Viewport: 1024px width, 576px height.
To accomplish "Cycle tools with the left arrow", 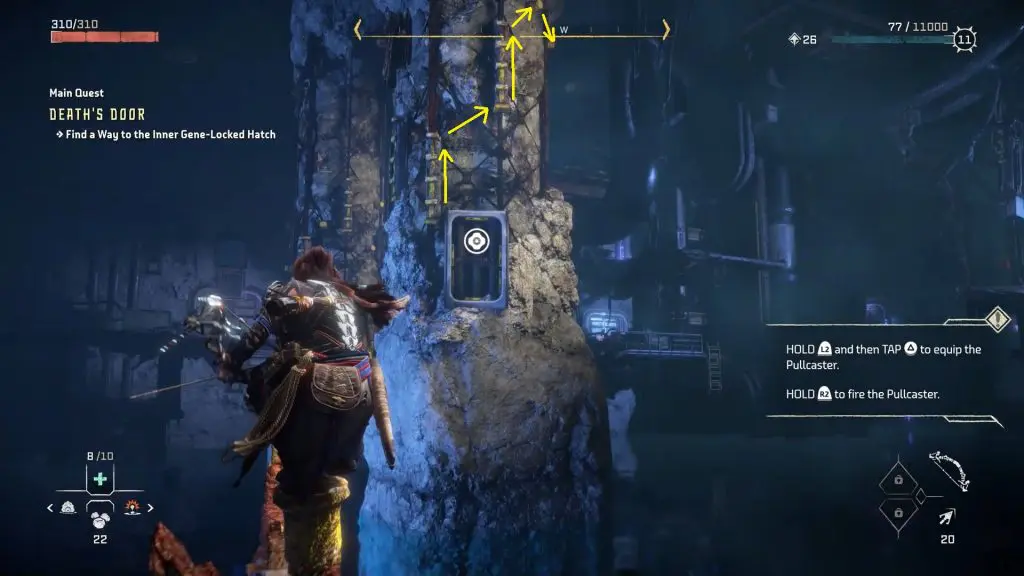I will tap(52, 508).
